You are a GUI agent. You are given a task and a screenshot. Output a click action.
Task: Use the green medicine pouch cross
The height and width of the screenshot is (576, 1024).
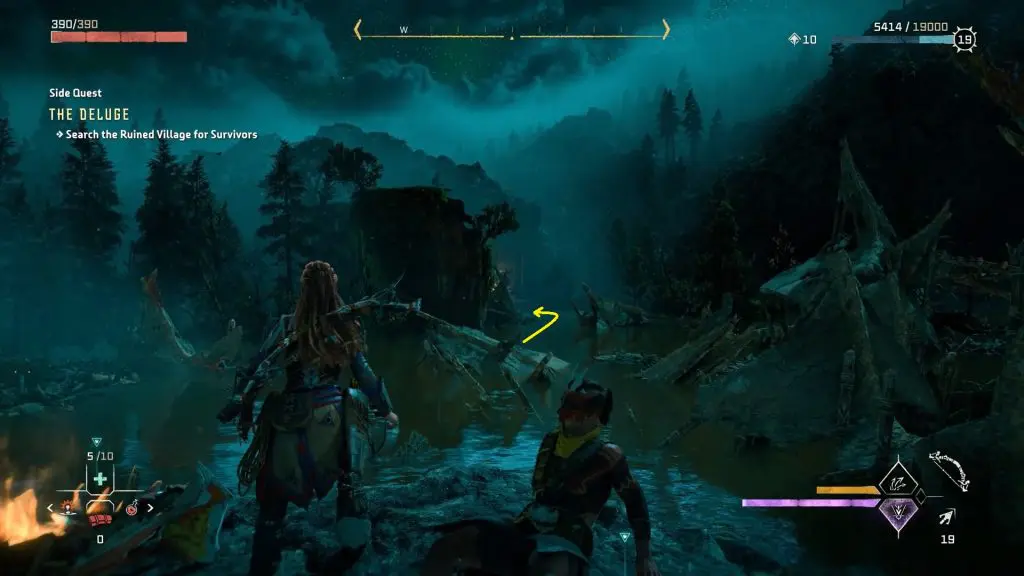(100, 480)
